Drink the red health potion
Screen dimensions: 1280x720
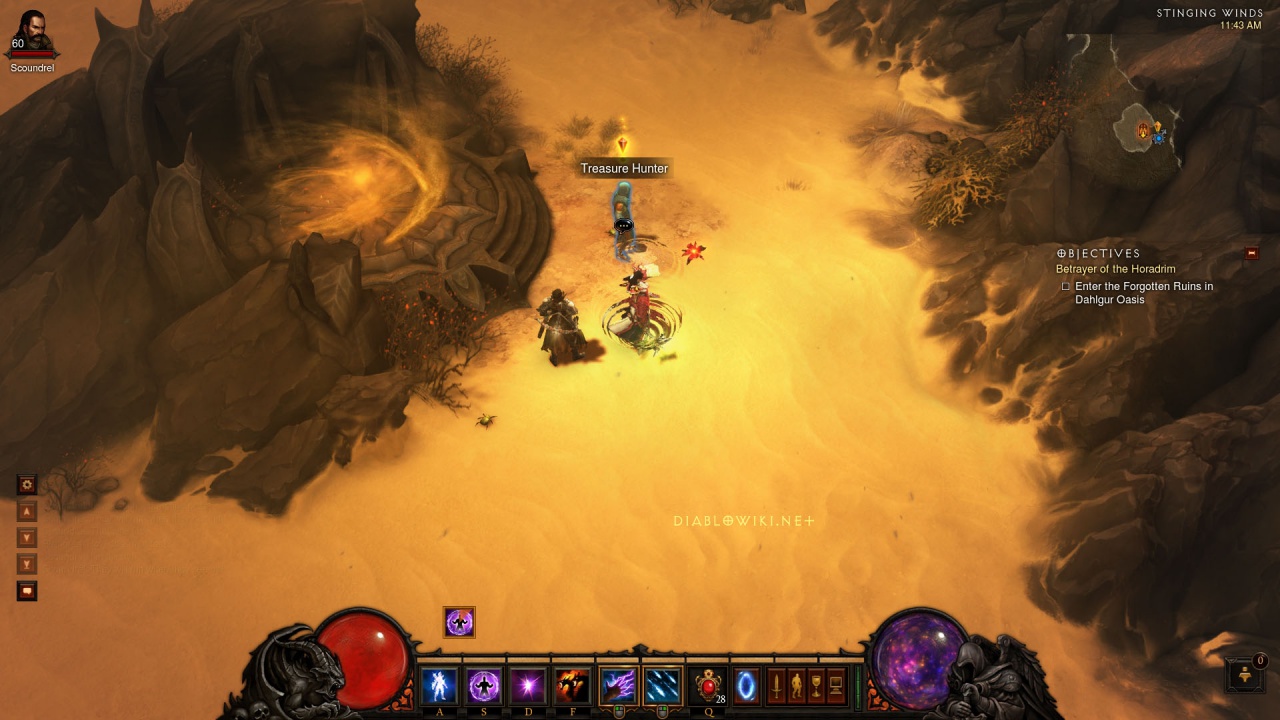click(x=709, y=686)
